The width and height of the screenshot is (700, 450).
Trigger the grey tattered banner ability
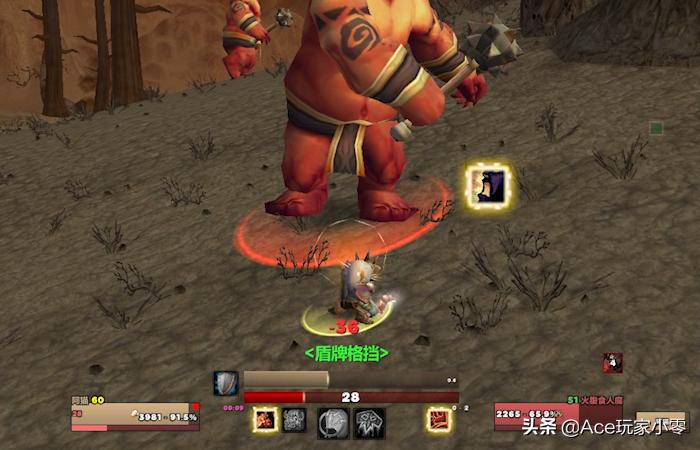click(369, 423)
